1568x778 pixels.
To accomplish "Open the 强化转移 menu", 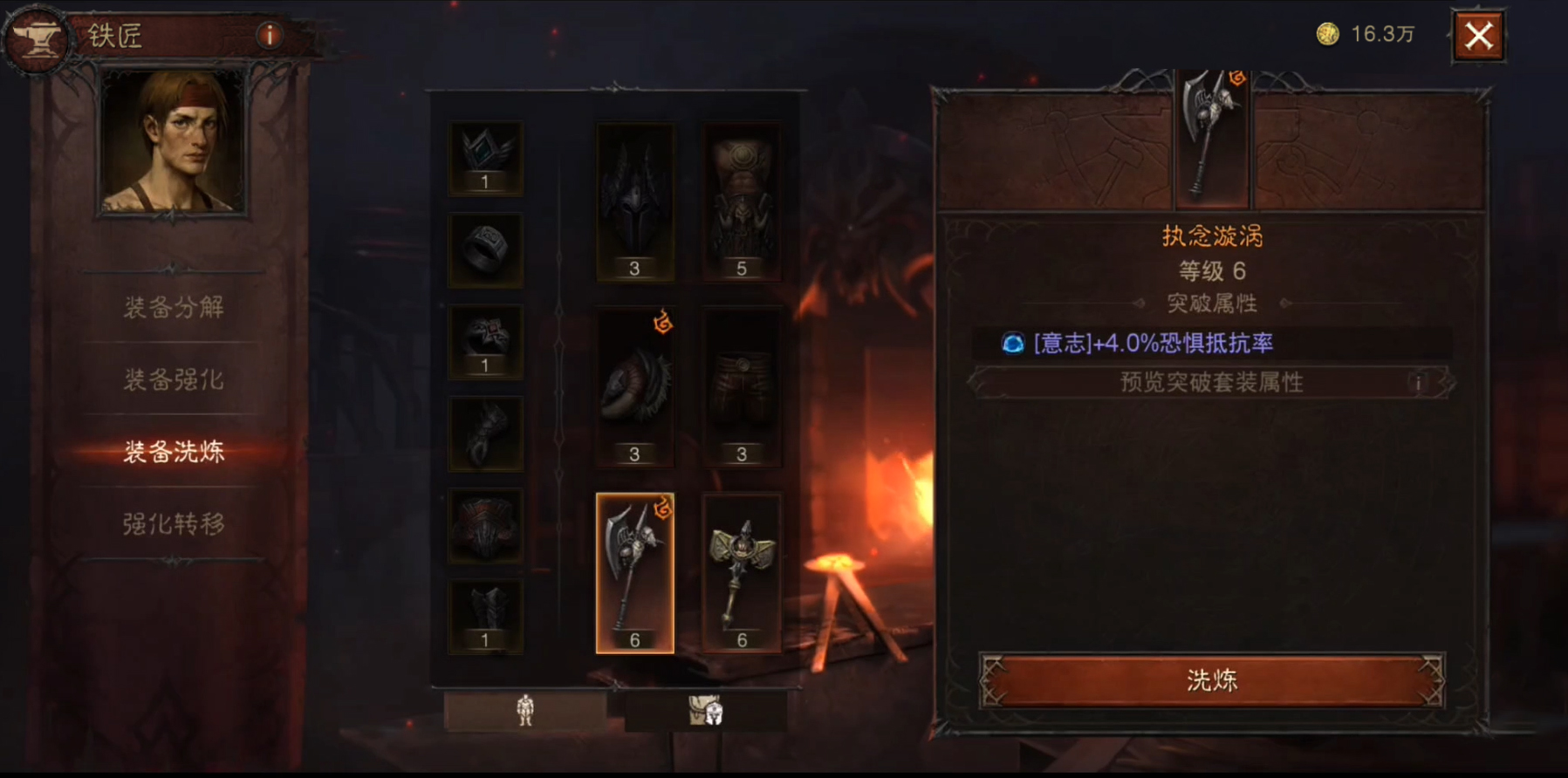I will pyautogui.click(x=174, y=523).
